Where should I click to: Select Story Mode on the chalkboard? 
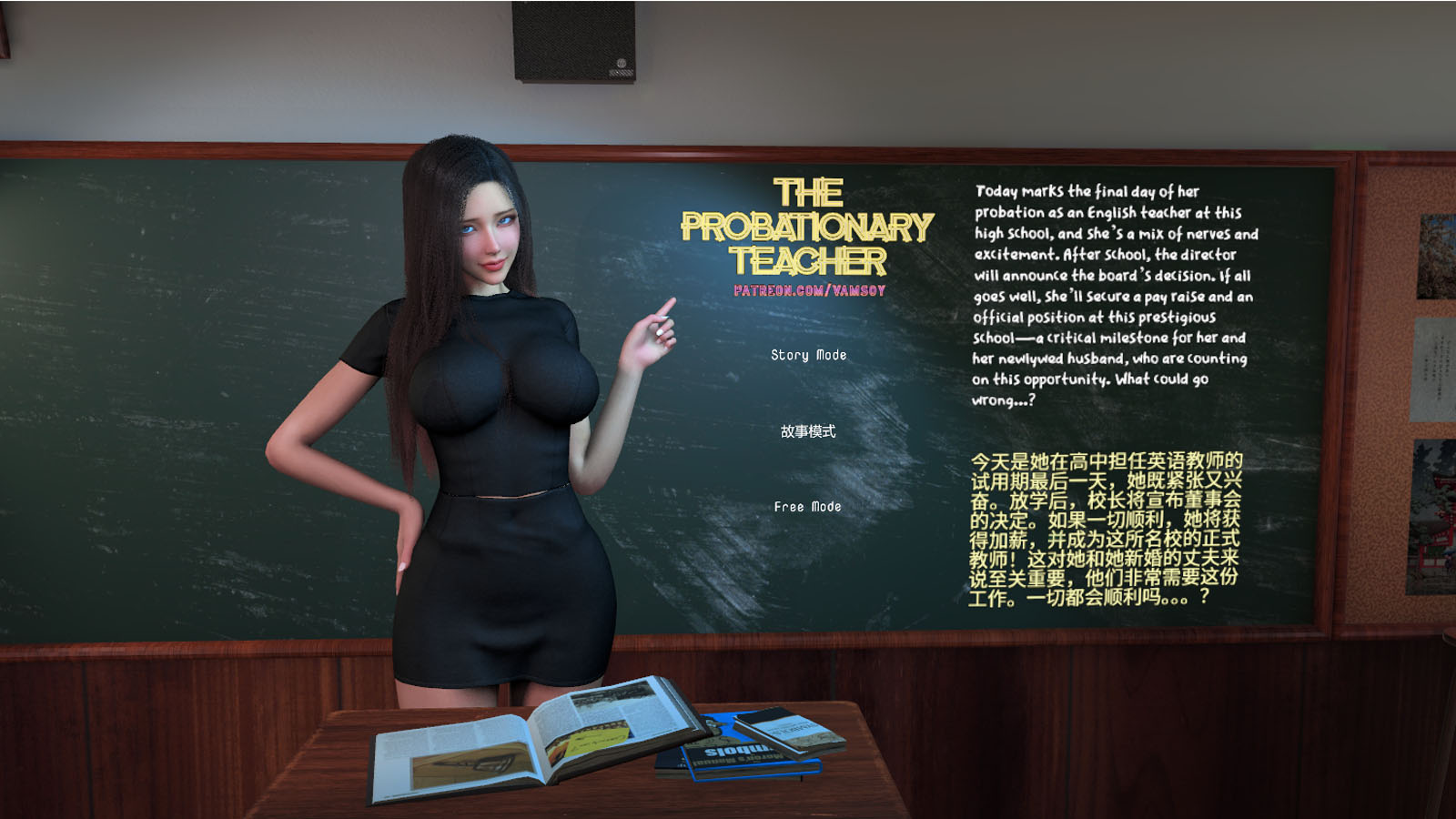808,355
